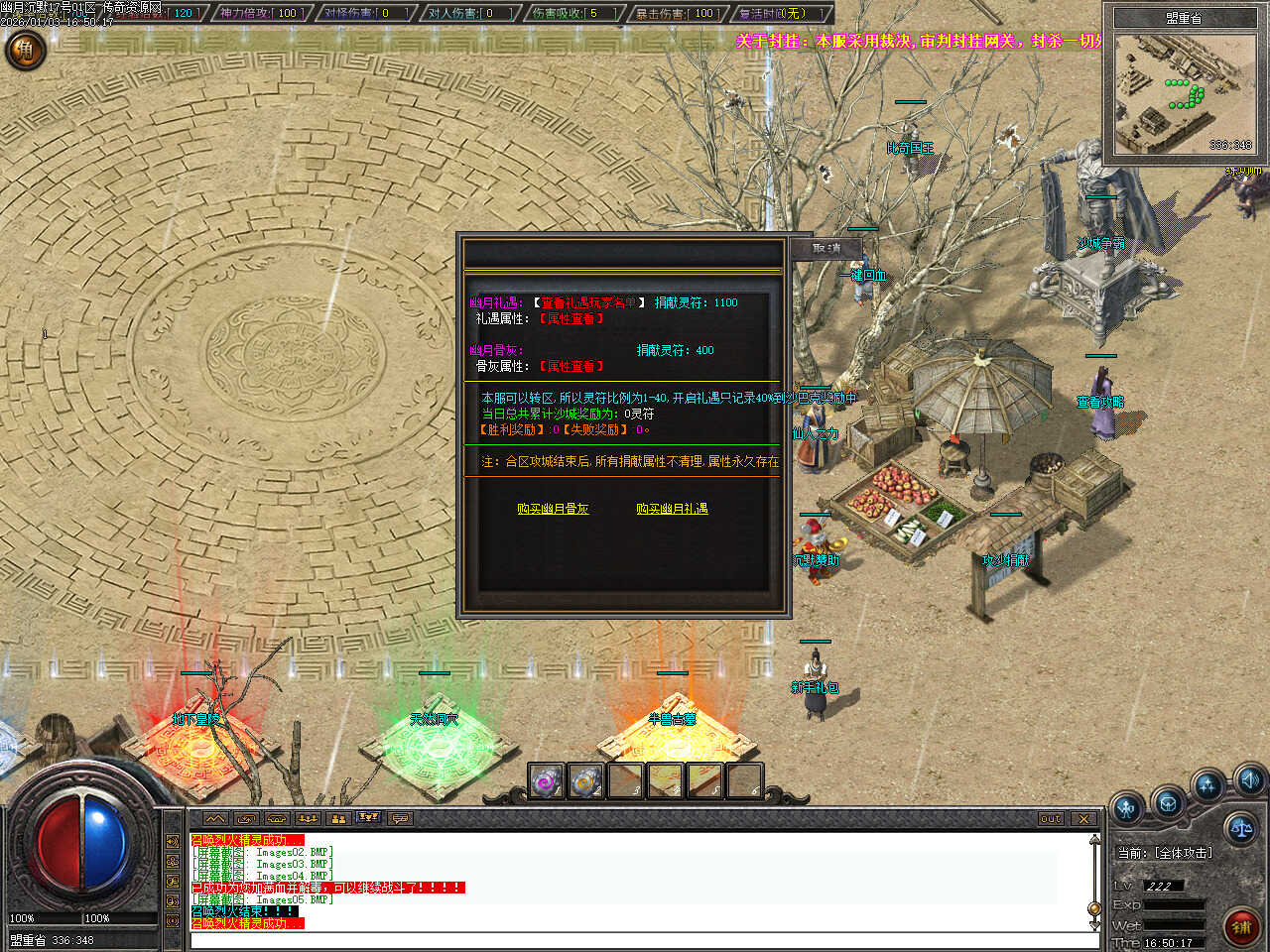Open the minimap in the top-right corner

tap(1184, 95)
